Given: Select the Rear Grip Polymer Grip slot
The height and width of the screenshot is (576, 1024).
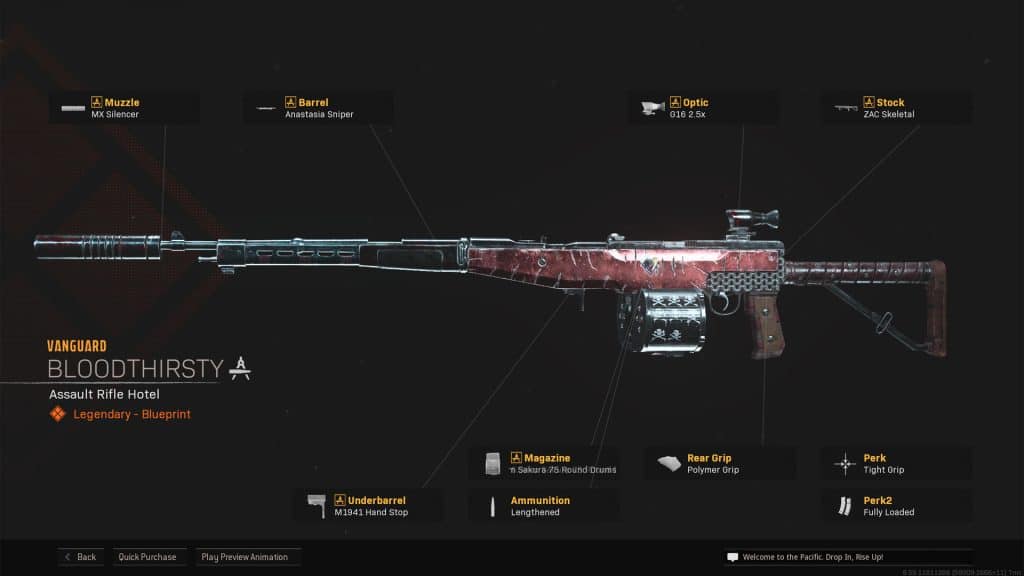Looking at the screenshot, I should 720,463.
